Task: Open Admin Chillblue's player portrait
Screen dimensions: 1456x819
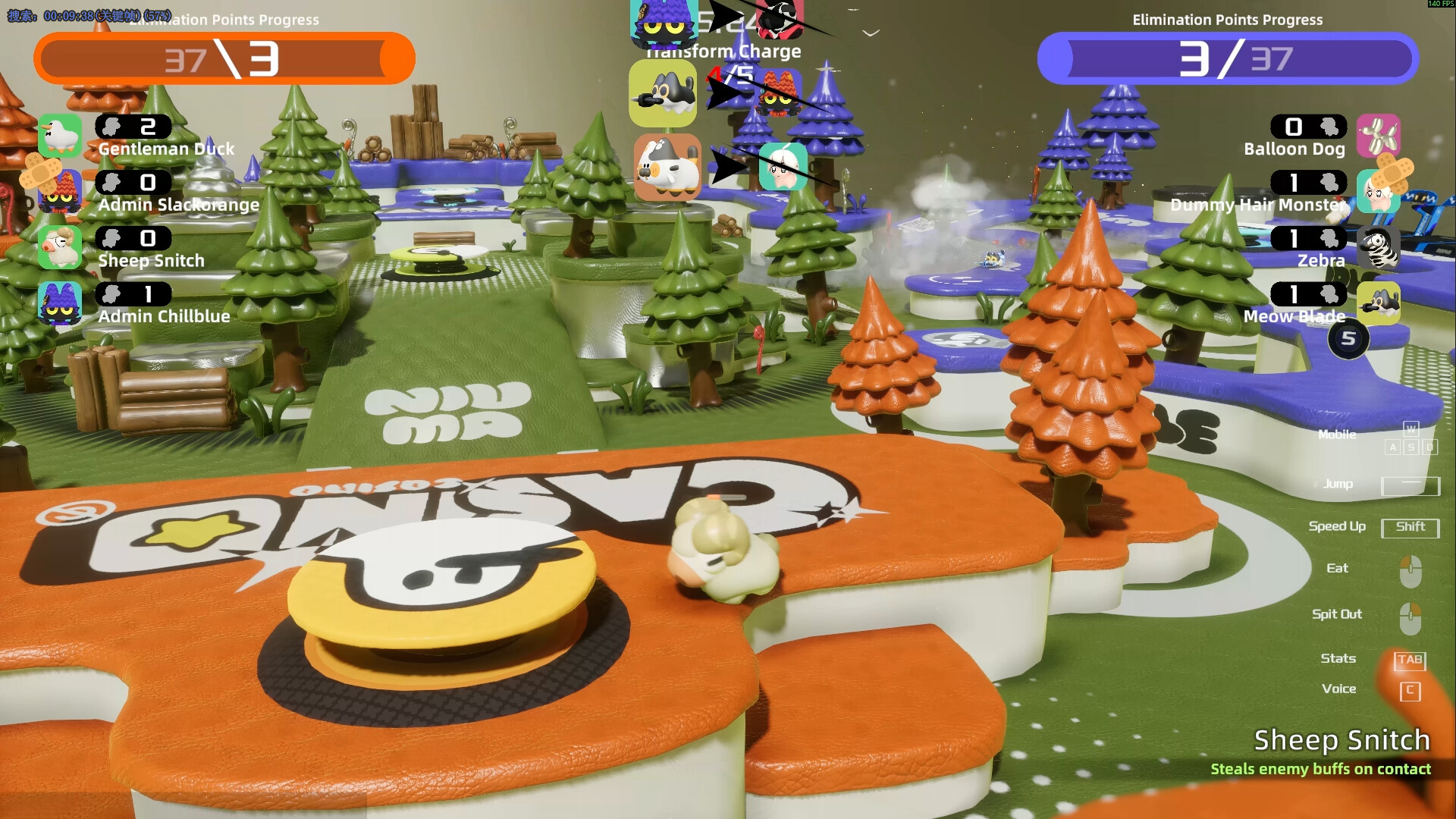Action: coord(60,303)
